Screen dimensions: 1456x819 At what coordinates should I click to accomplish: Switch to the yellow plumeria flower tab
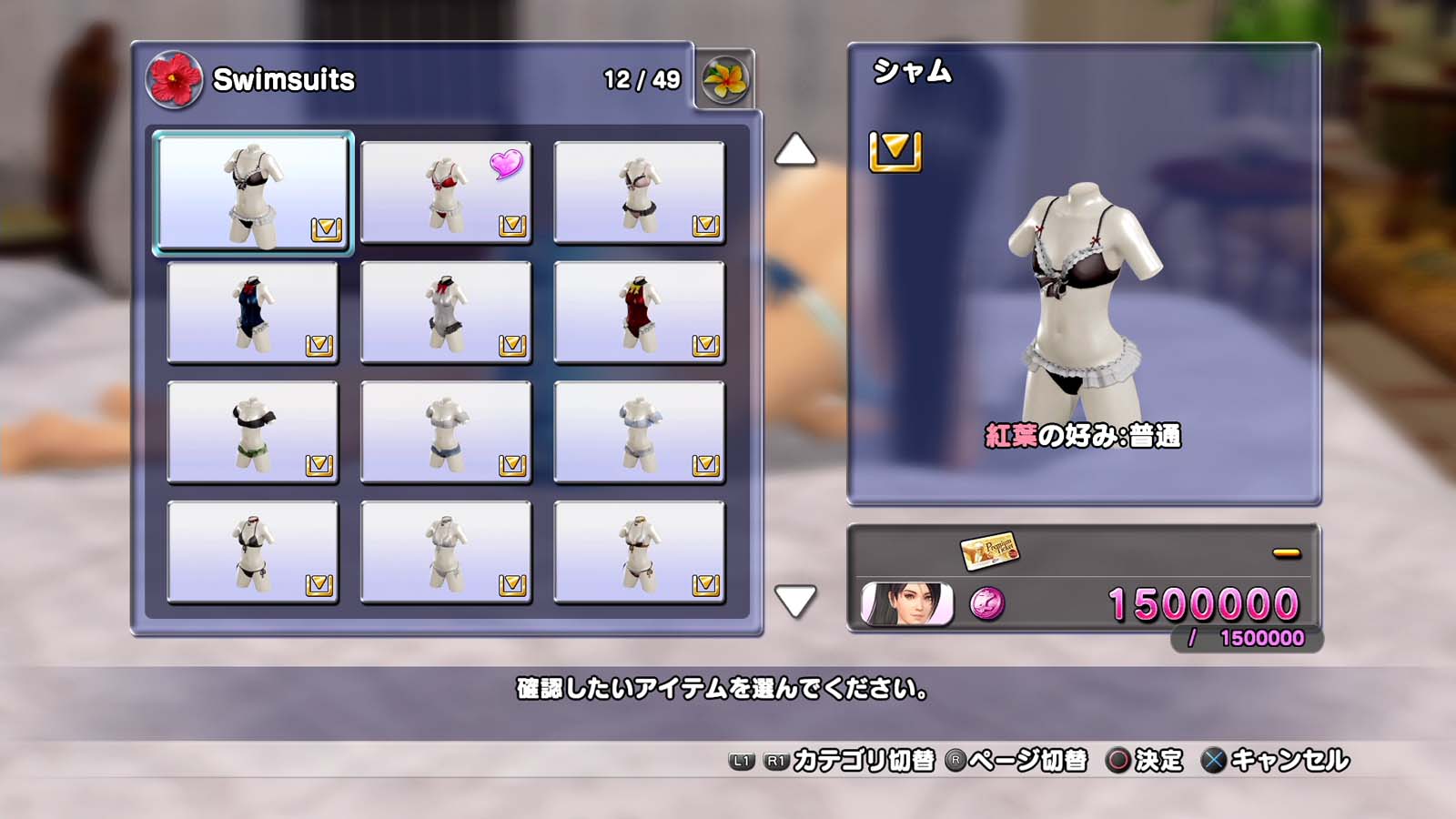pos(725,80)
